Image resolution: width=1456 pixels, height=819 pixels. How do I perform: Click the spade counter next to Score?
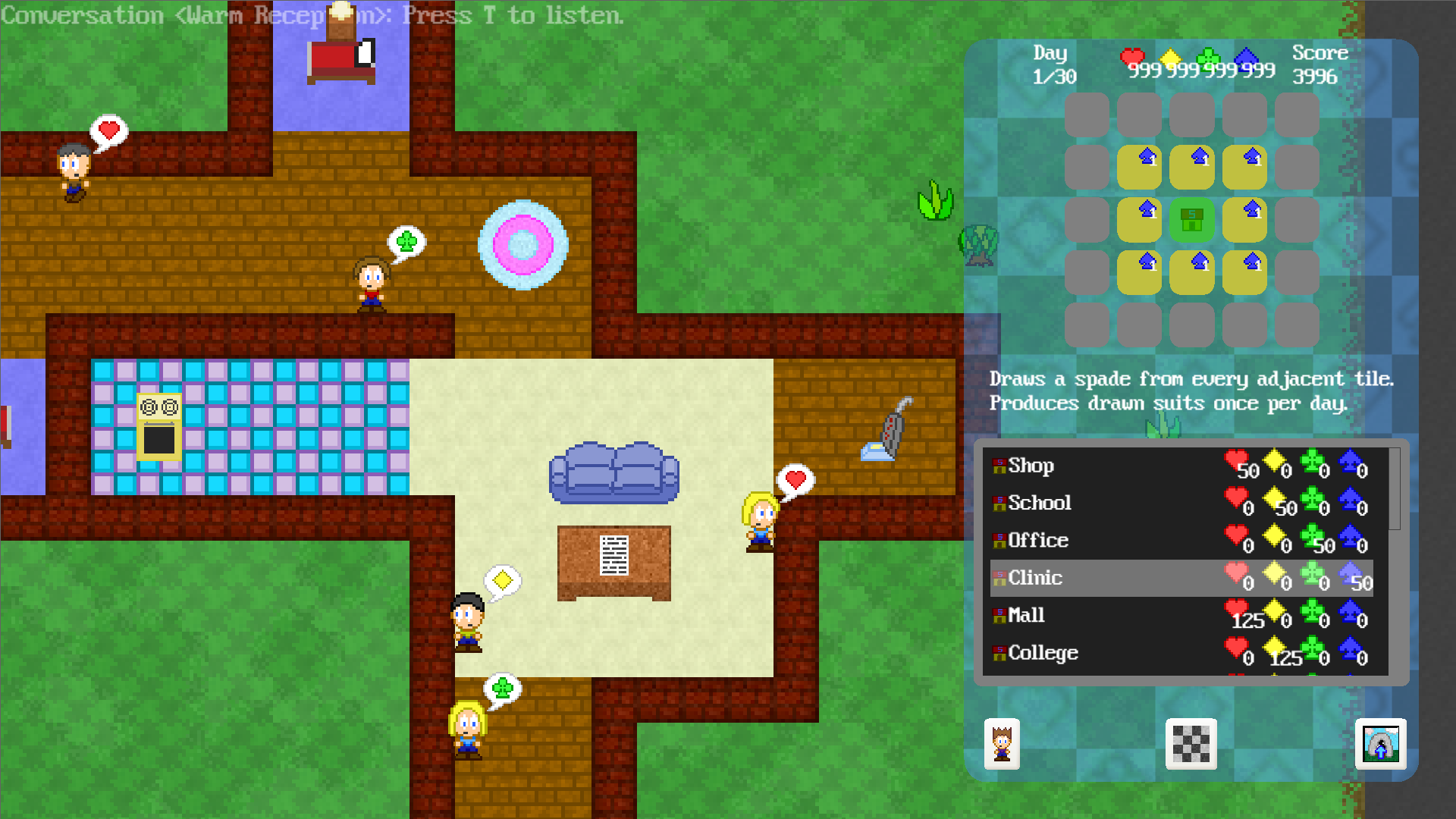point(1251,63)
